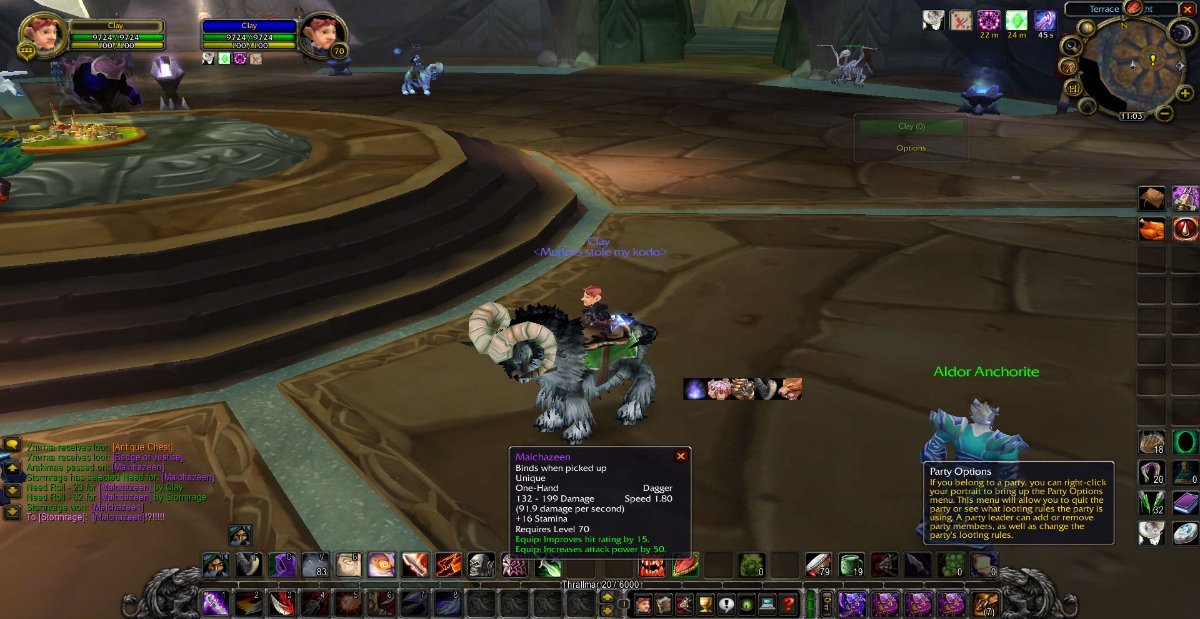Open the achievements trophy cup micro button
This screenshot has width=1200, height=619.
coord(704,604)
